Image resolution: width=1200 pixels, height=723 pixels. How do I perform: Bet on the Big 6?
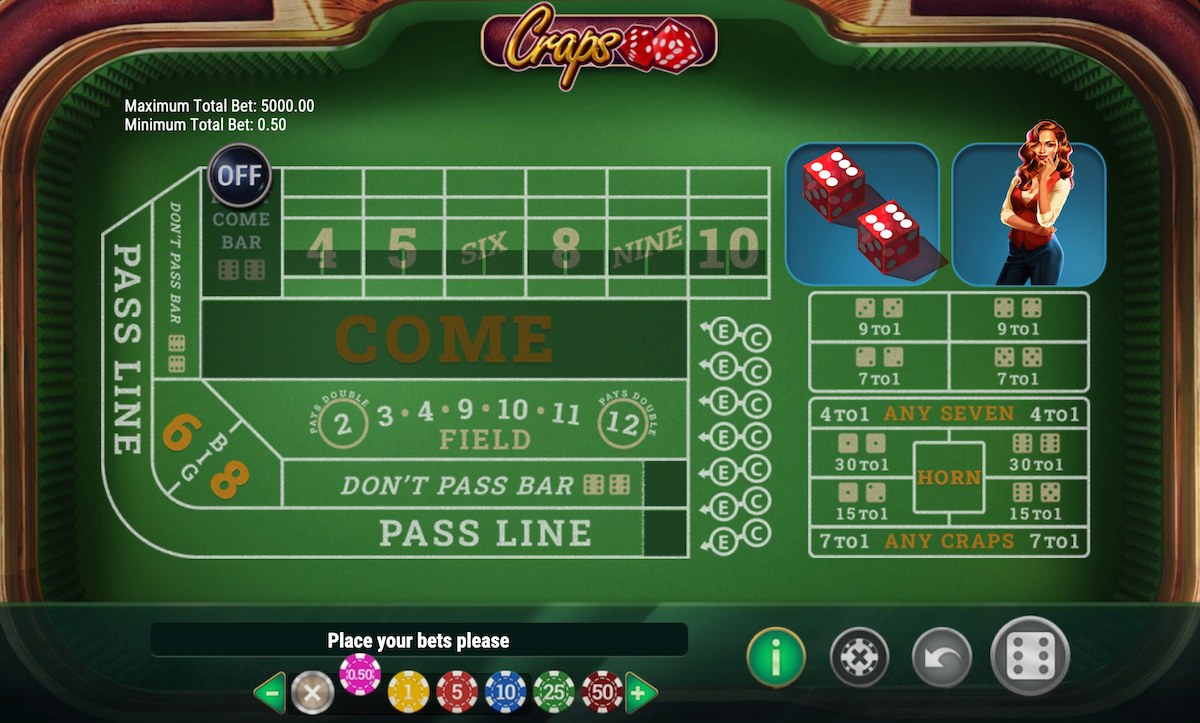(179, 433)
